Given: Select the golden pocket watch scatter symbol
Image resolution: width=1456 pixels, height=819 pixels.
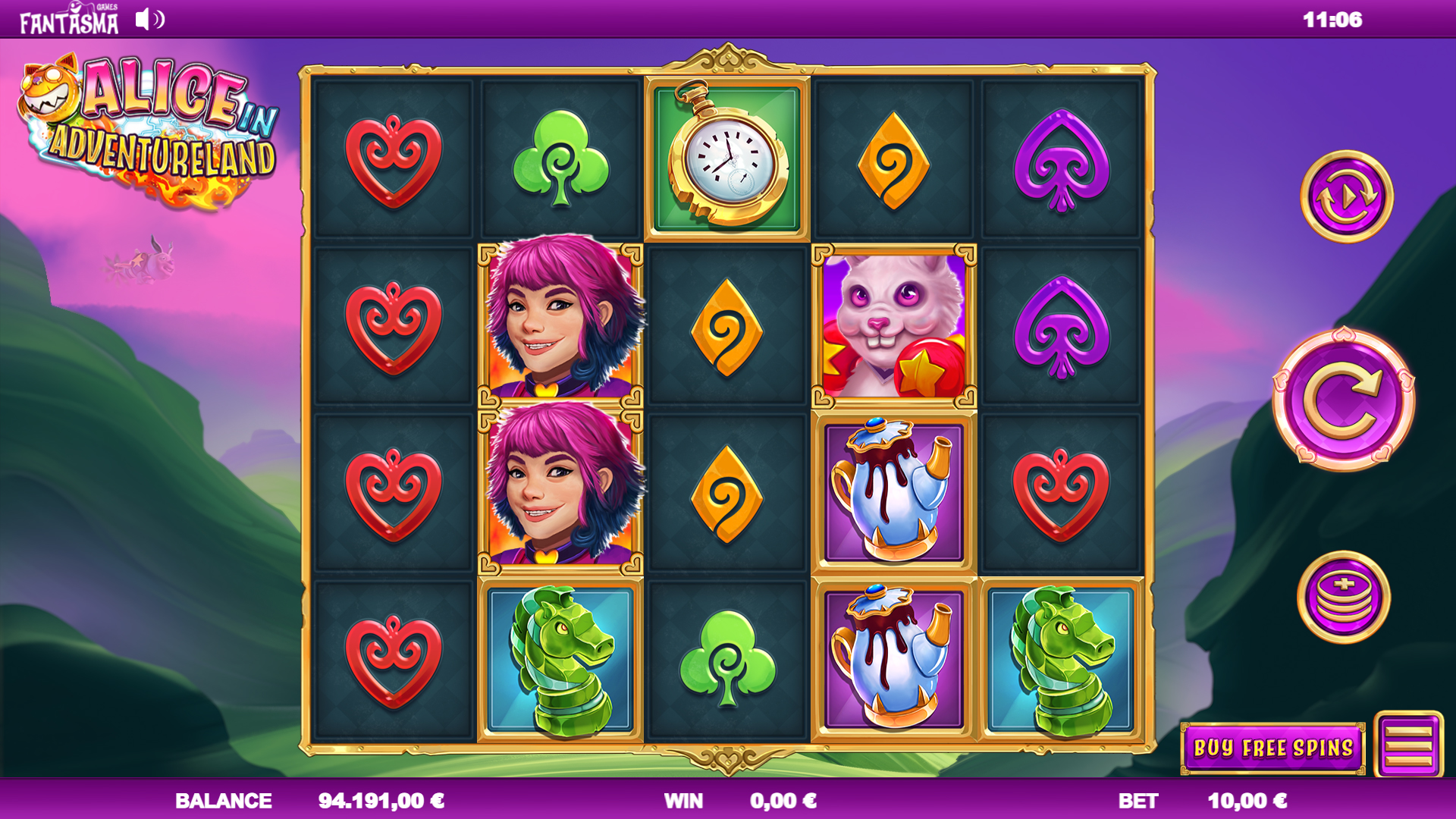Looking at the screenshot, I should (726, 155).
